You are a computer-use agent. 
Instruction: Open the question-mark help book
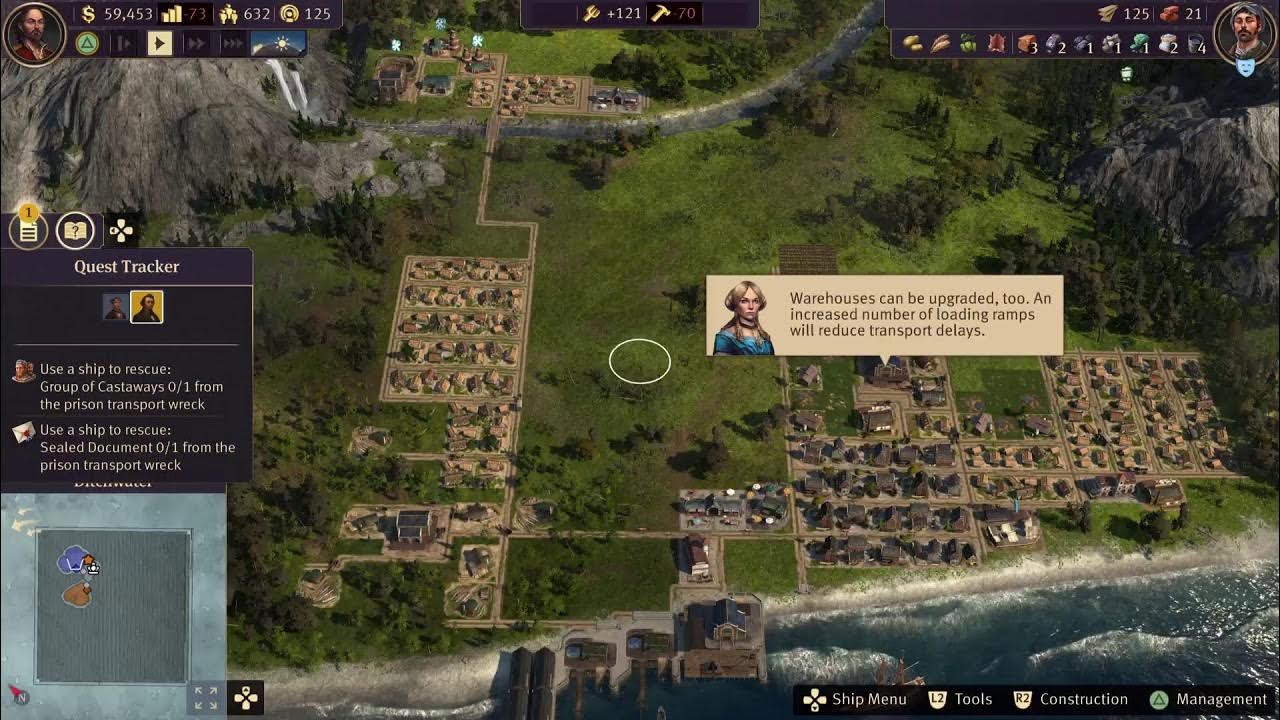(75, 231)
